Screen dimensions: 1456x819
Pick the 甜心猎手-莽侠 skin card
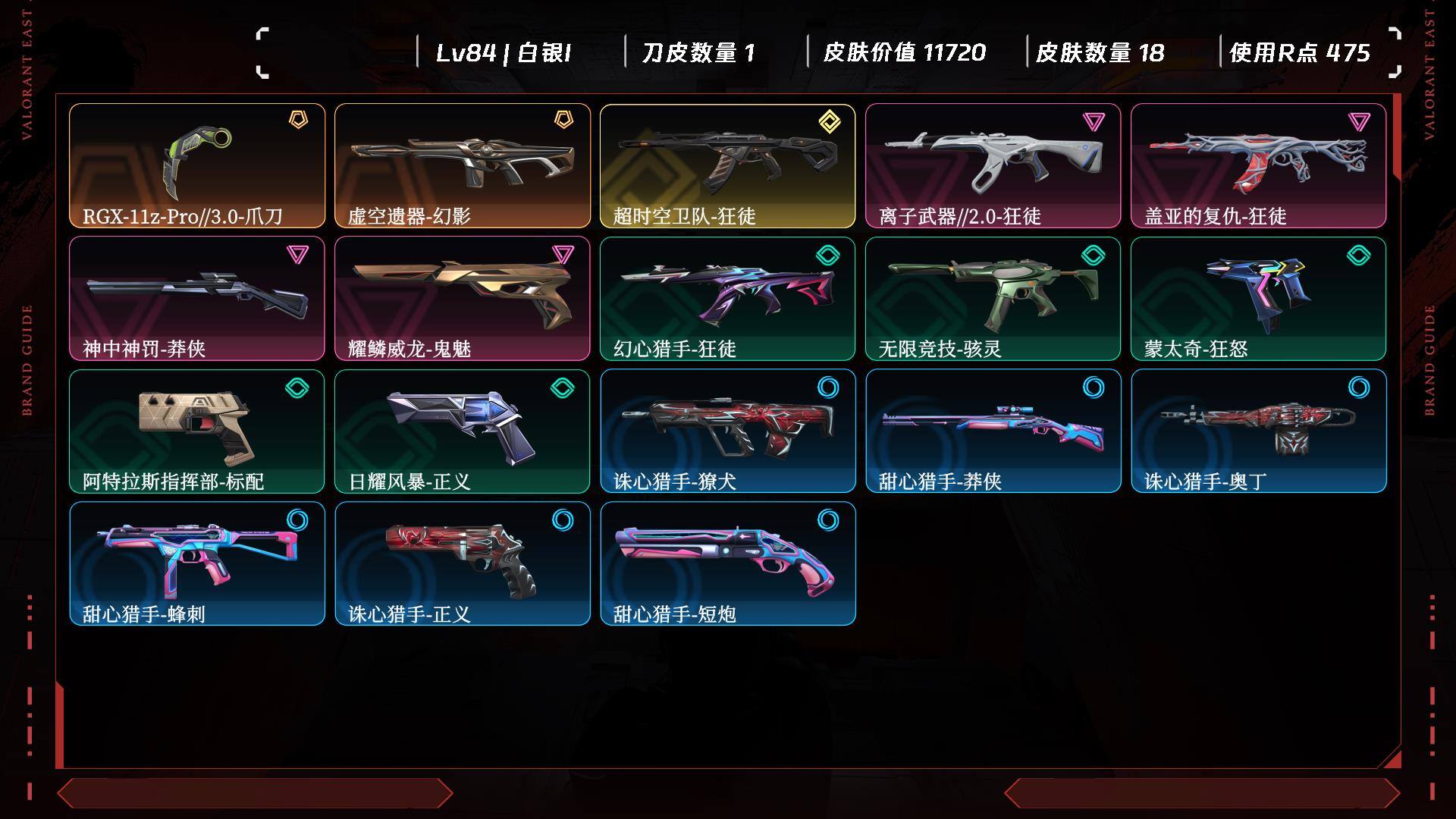(x=993, y=431)
